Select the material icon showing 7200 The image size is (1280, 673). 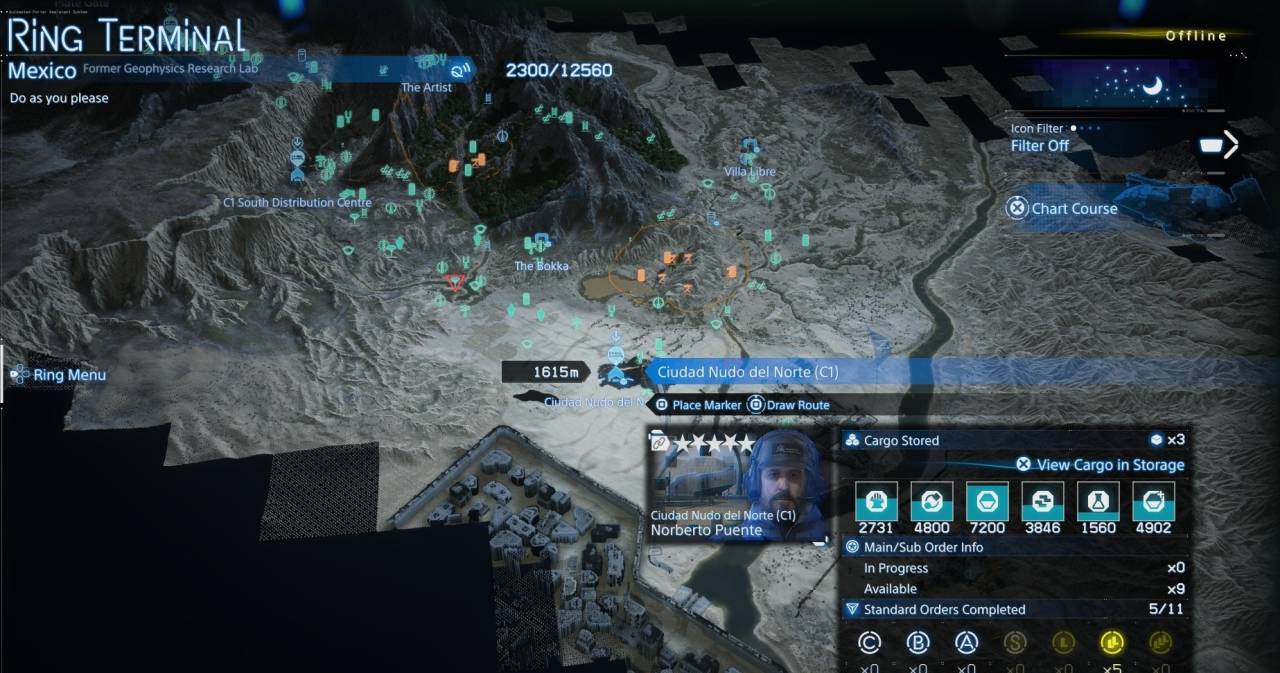point(986,502)
